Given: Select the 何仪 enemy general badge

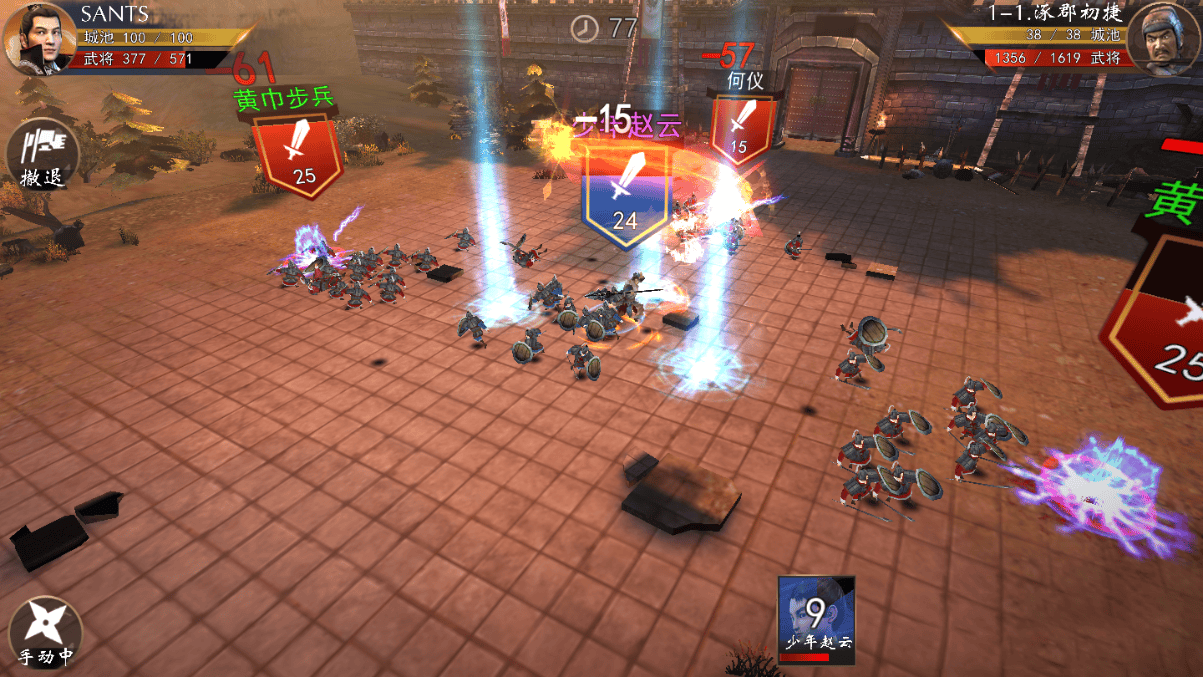Looking at the screenshot, I should coord(742,130).
